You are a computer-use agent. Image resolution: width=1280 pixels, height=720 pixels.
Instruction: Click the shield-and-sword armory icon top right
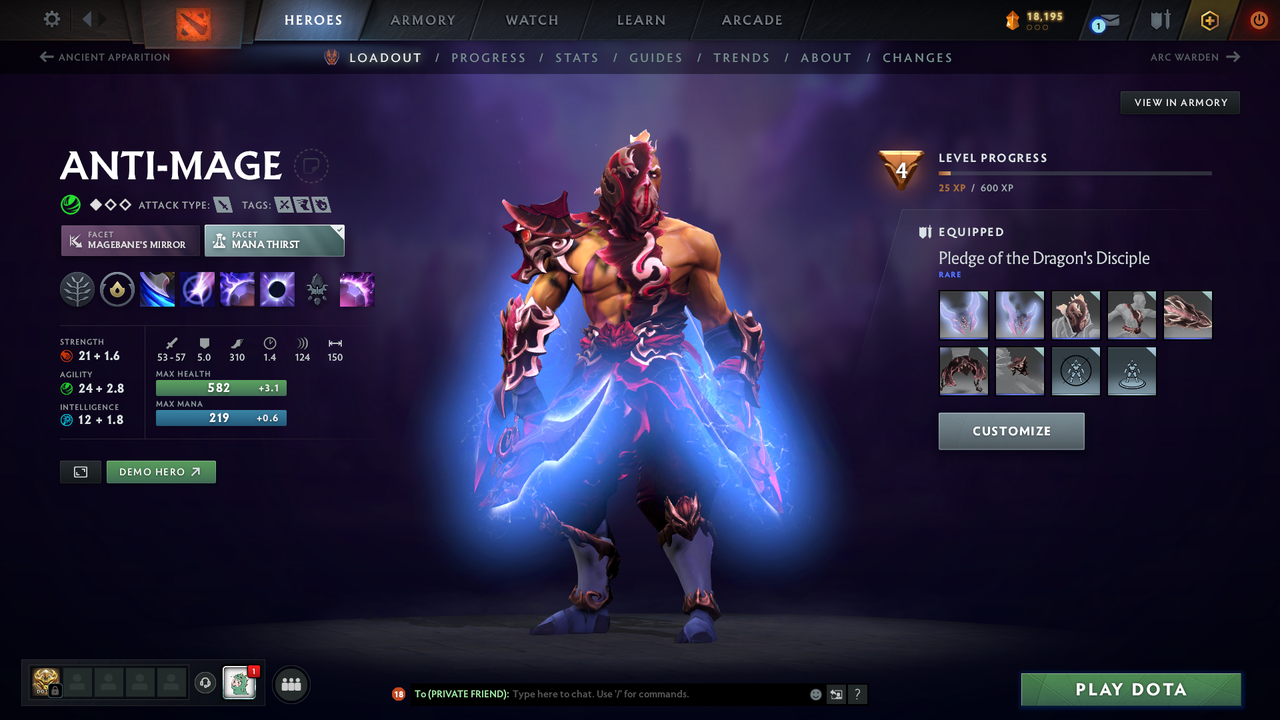point(1159,20)
